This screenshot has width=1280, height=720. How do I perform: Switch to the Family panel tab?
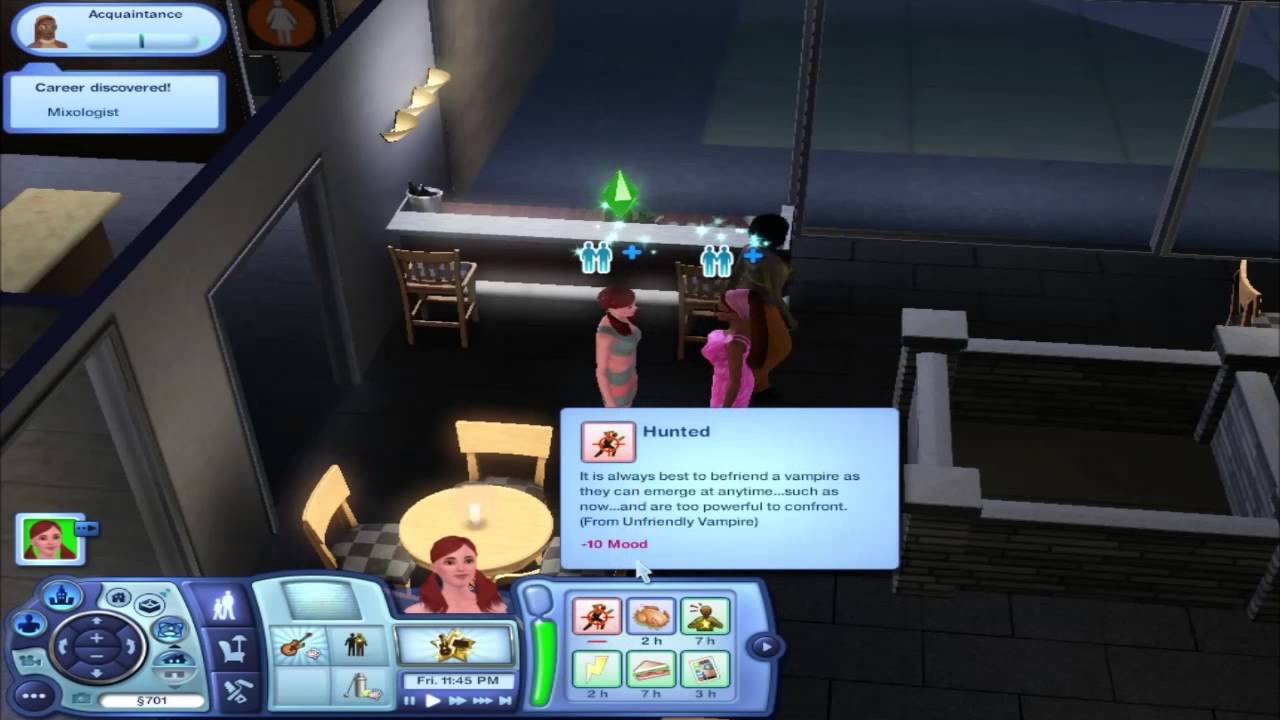pyautogui.click(x=224, y=603)
